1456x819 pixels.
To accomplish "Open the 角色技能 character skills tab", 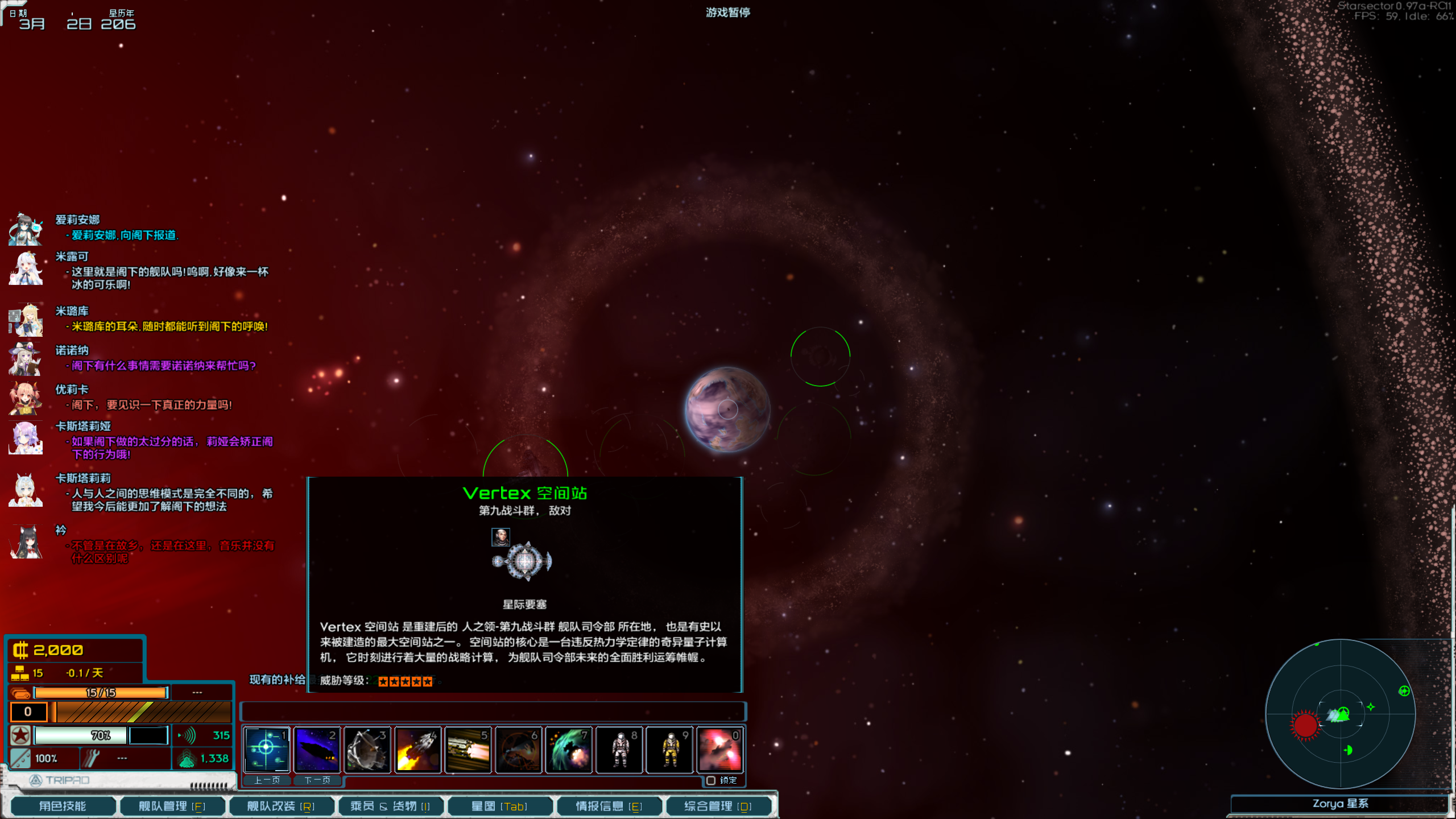I will click(63, 806).
